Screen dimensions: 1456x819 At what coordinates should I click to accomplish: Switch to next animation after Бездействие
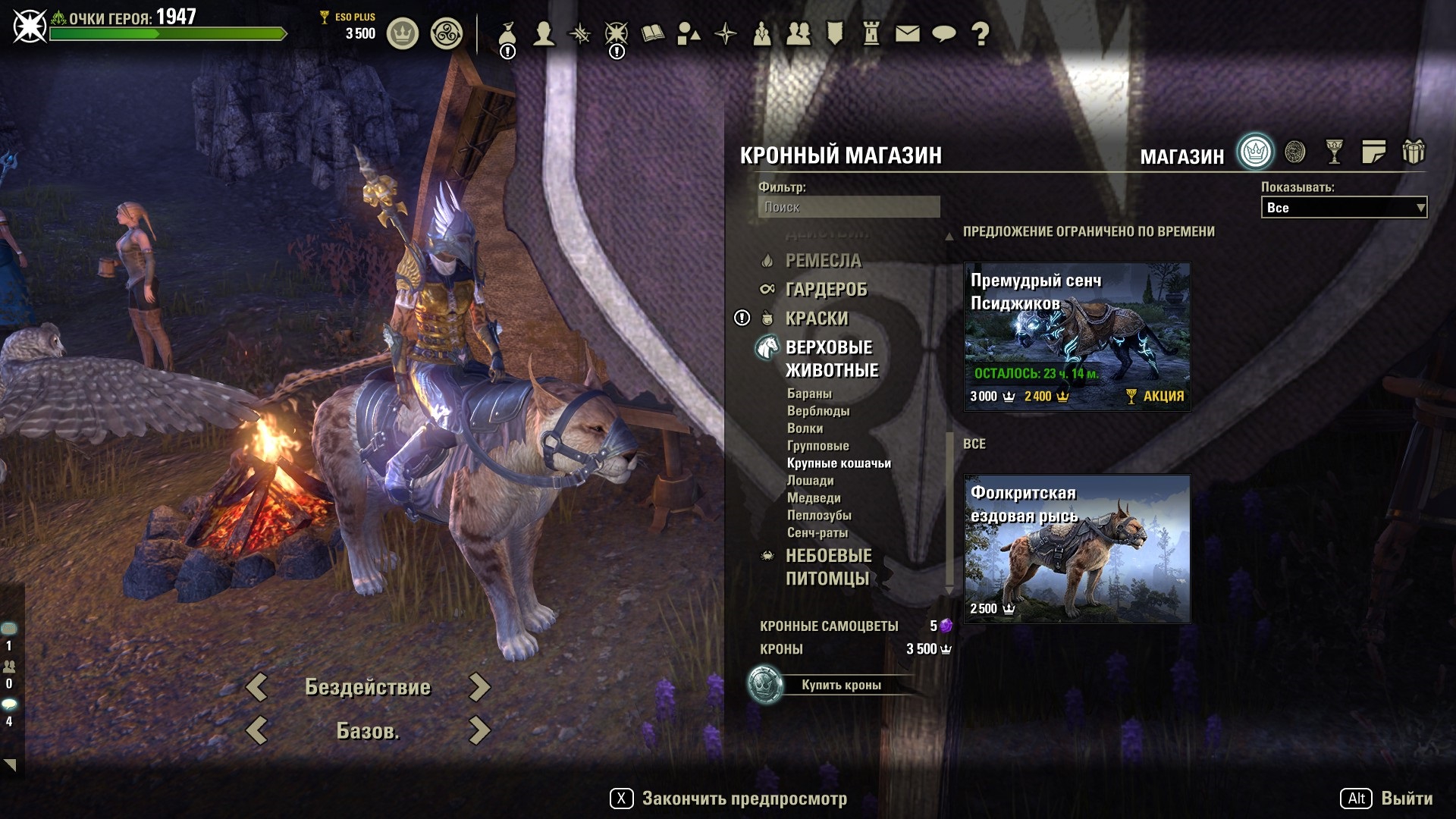pyautogui.click(x=479, y=687)
